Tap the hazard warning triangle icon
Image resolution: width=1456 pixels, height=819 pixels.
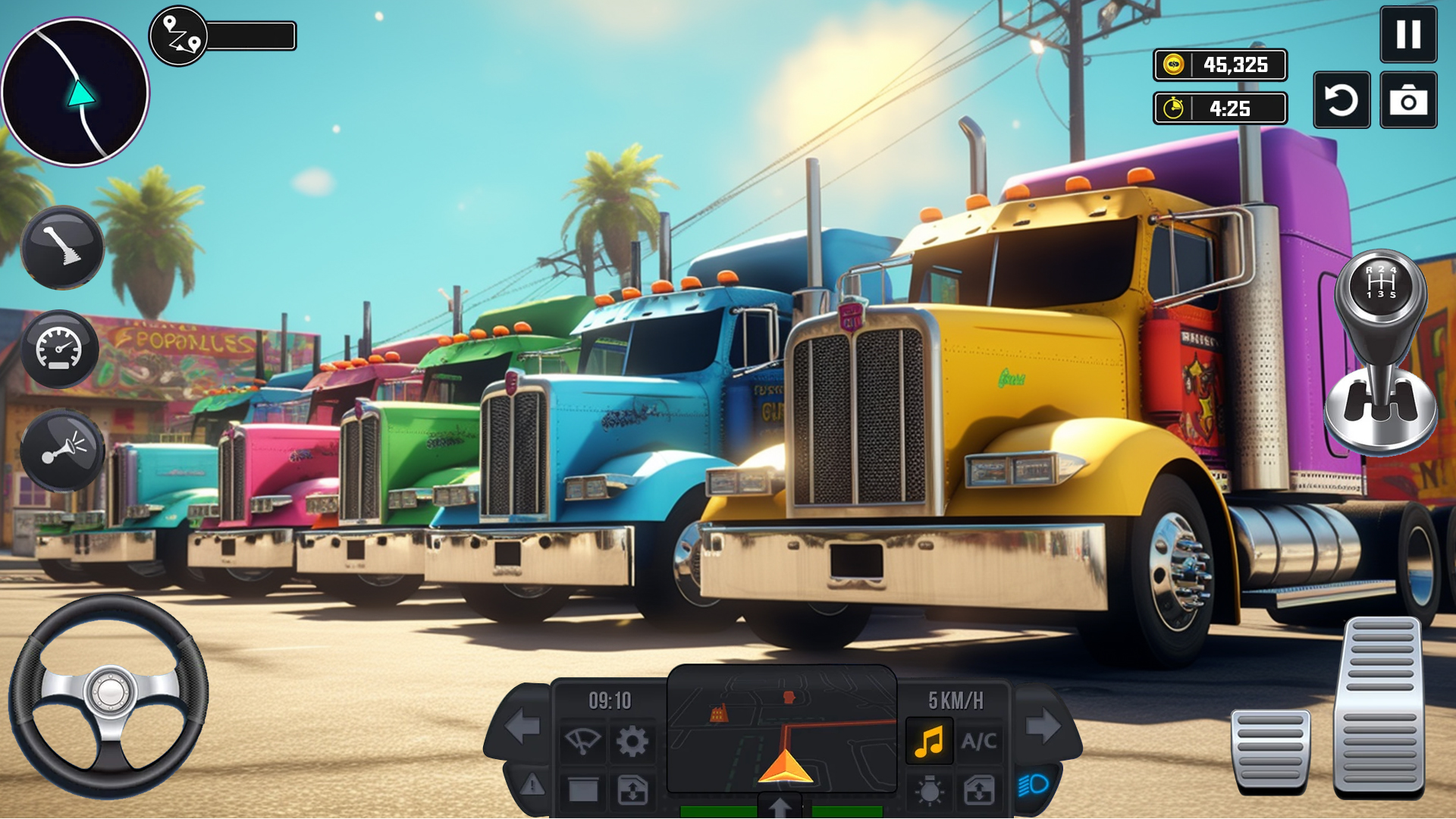532,785
